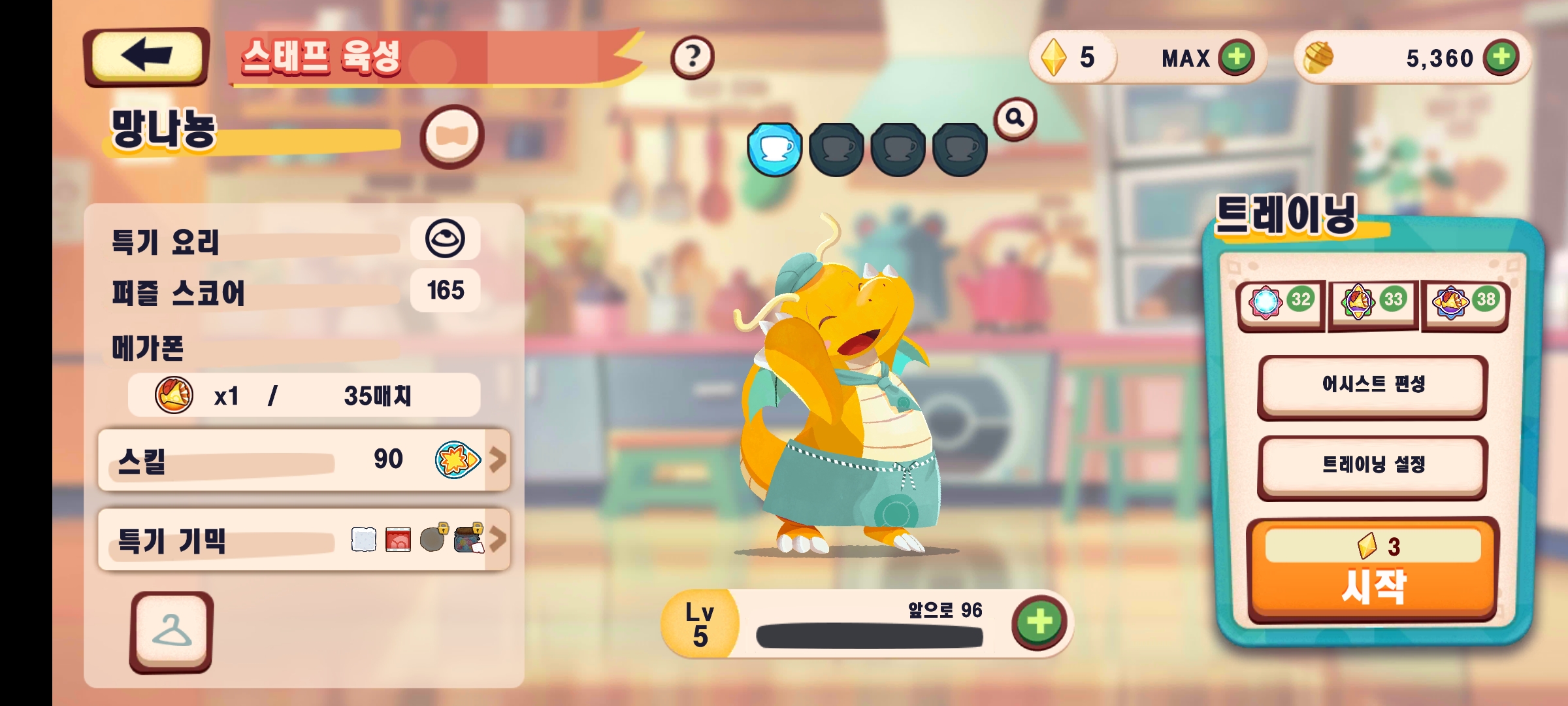Add experience with level bar plus button
This screenshot has width=1568, height=706.
click(x=1039, y=622)
